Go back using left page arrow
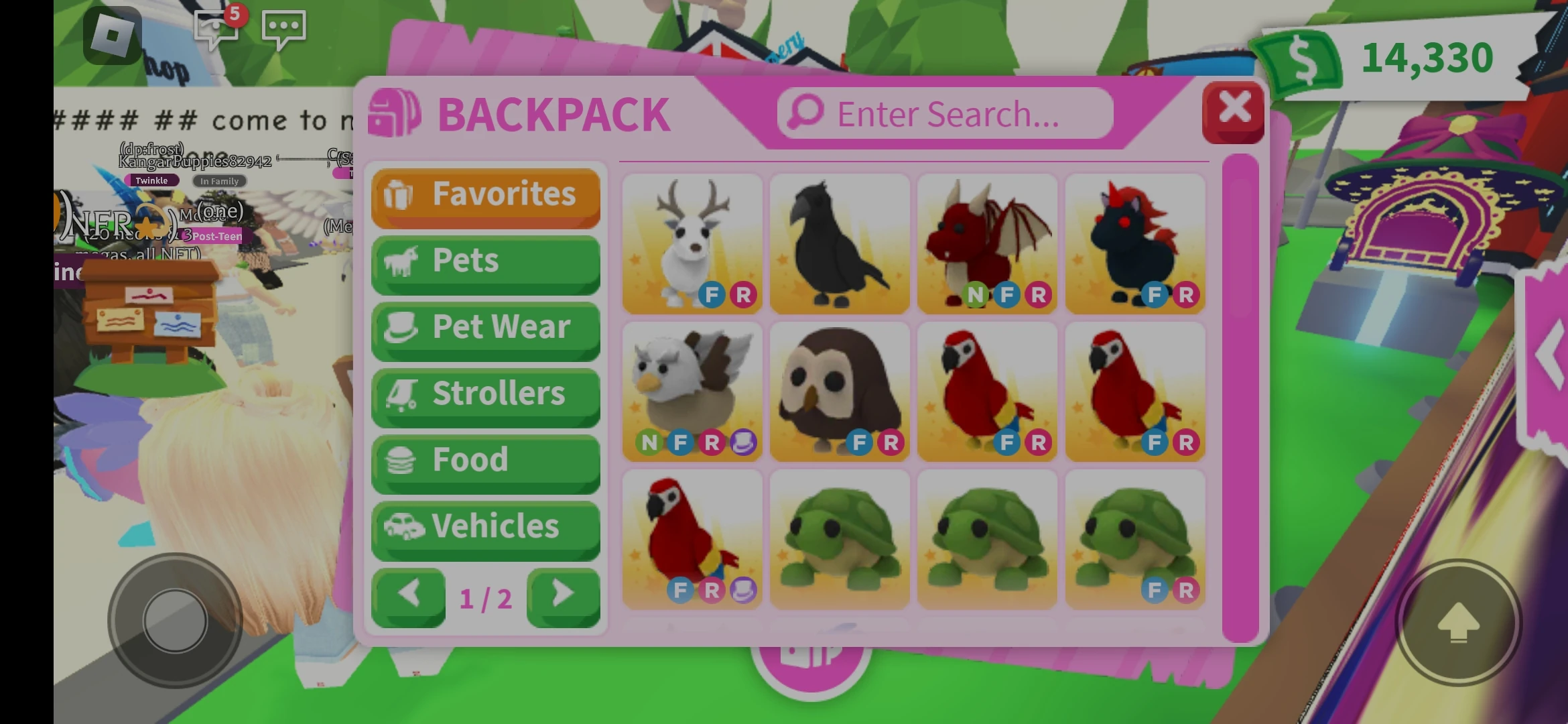Viewport: 1568px width, 724px height. point(409,595)
